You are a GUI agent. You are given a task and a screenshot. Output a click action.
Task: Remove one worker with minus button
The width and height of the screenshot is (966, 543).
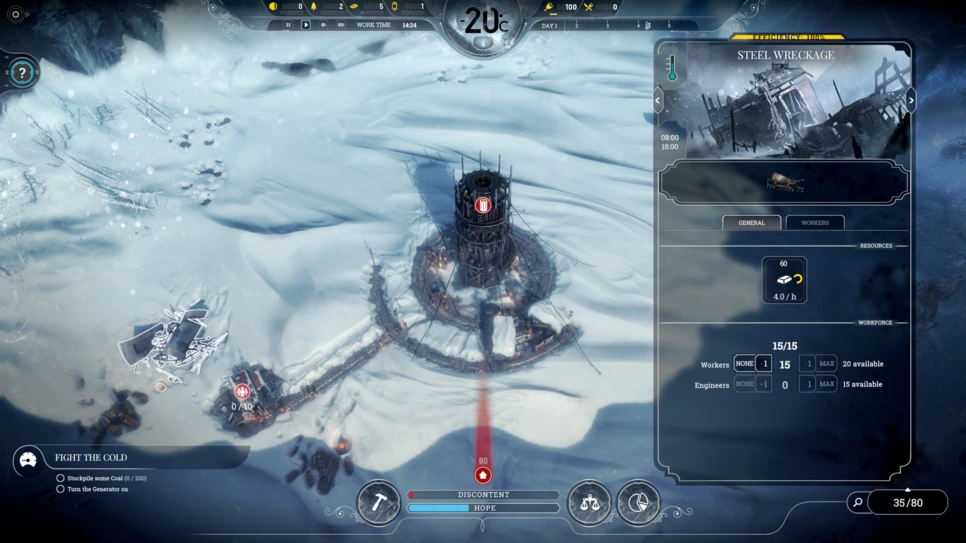pos(764,364)
